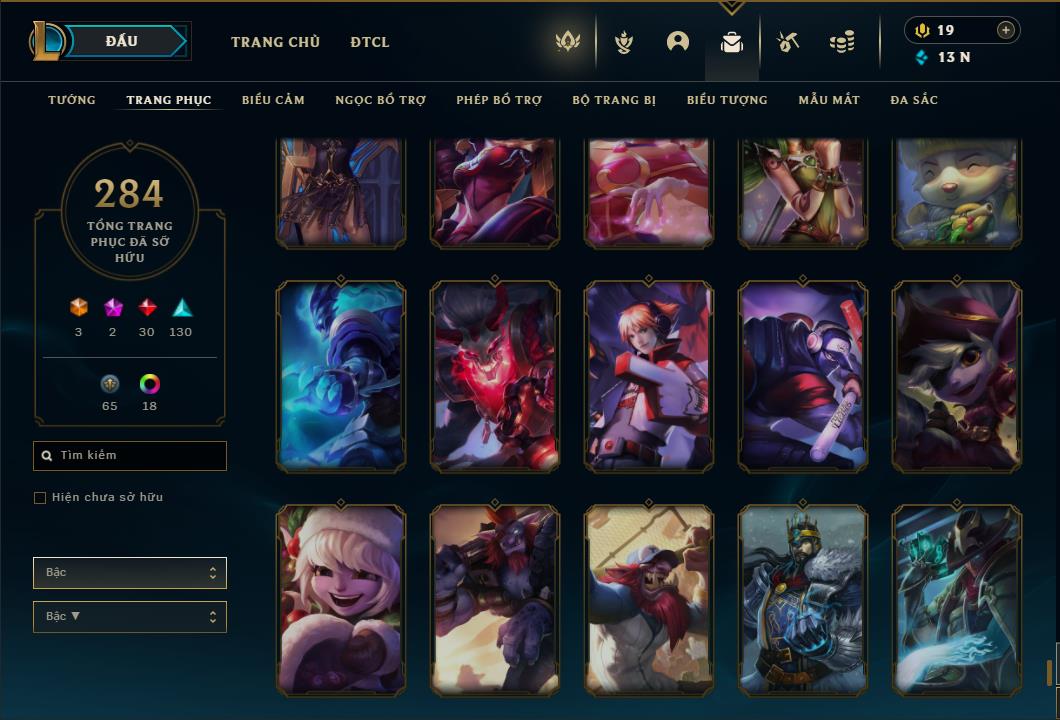The height and width of the screenshot is (720, 1060).
Task: Open the profile icon in top bar
Action: click(x=678, y=42)
